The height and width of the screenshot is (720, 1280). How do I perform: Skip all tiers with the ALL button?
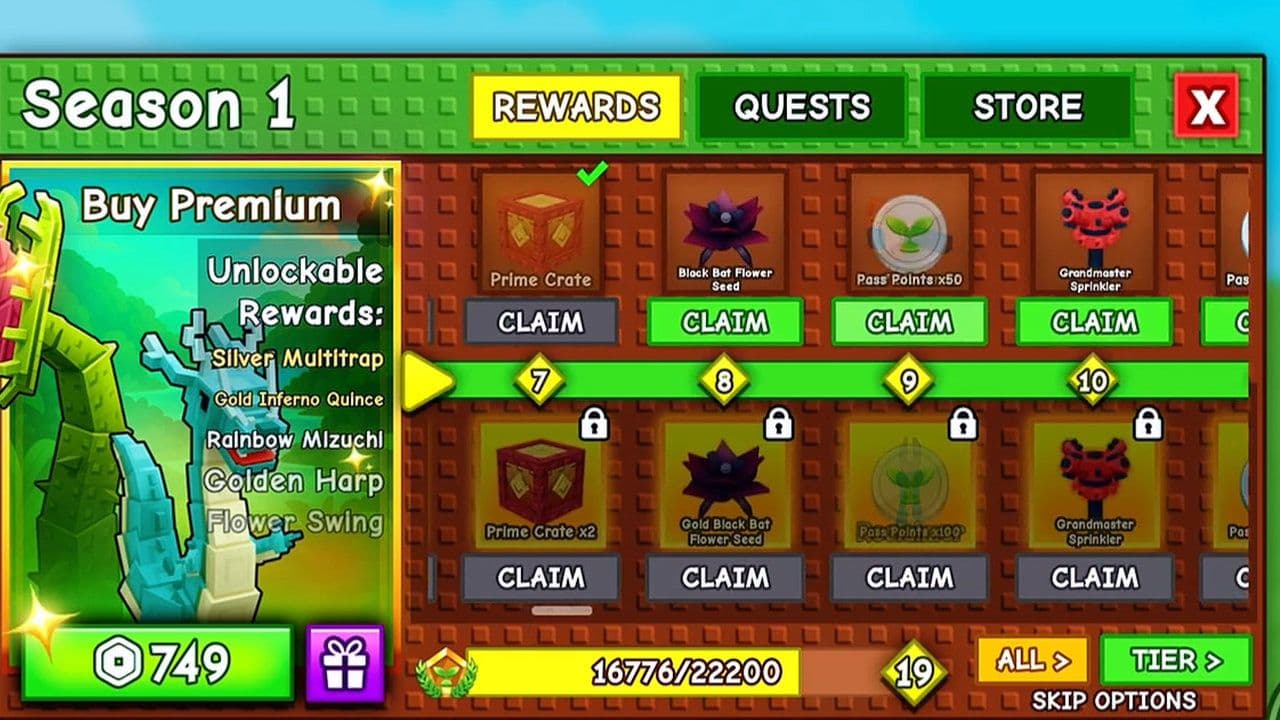pos(1033,660)
